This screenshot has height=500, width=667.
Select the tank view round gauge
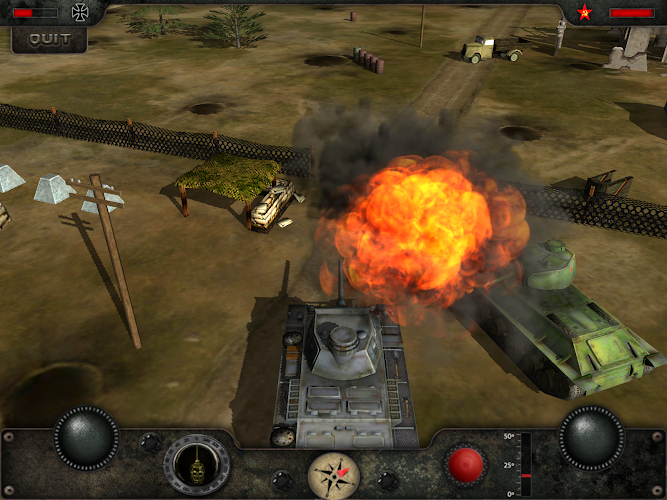tap(197, 465)
